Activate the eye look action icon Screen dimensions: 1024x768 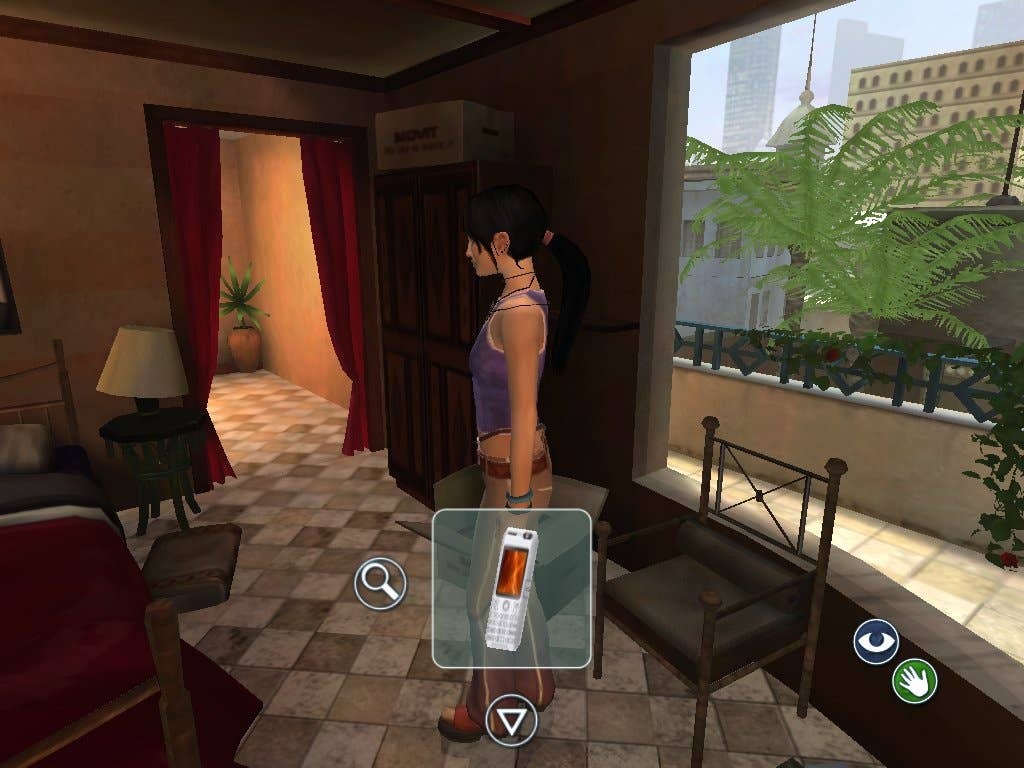[876, 641]
